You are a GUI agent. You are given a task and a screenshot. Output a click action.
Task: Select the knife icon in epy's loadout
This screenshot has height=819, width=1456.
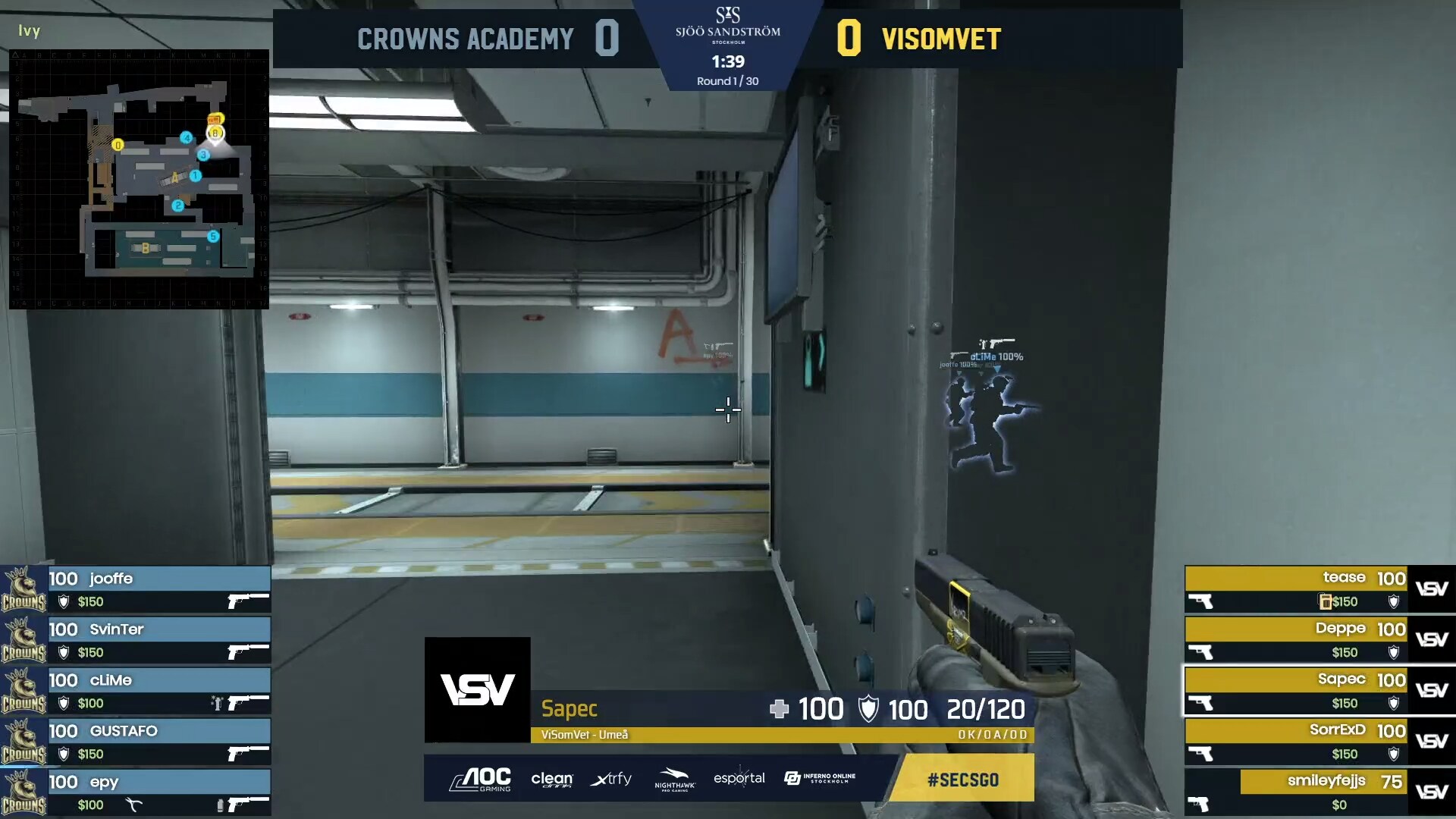tap(133, 803)
